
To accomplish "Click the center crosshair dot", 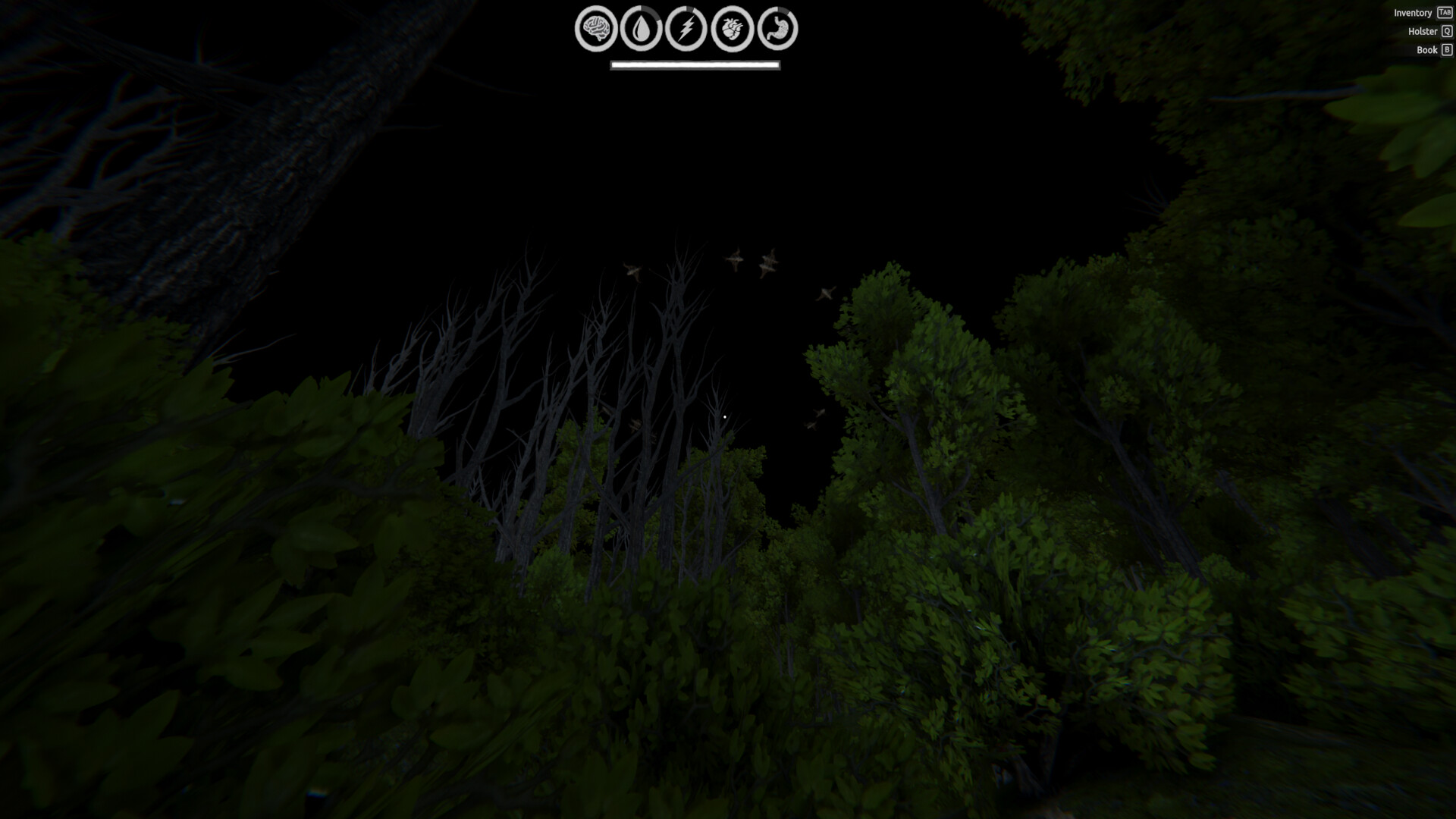I will pyautogui.click(x=724, y=417).
